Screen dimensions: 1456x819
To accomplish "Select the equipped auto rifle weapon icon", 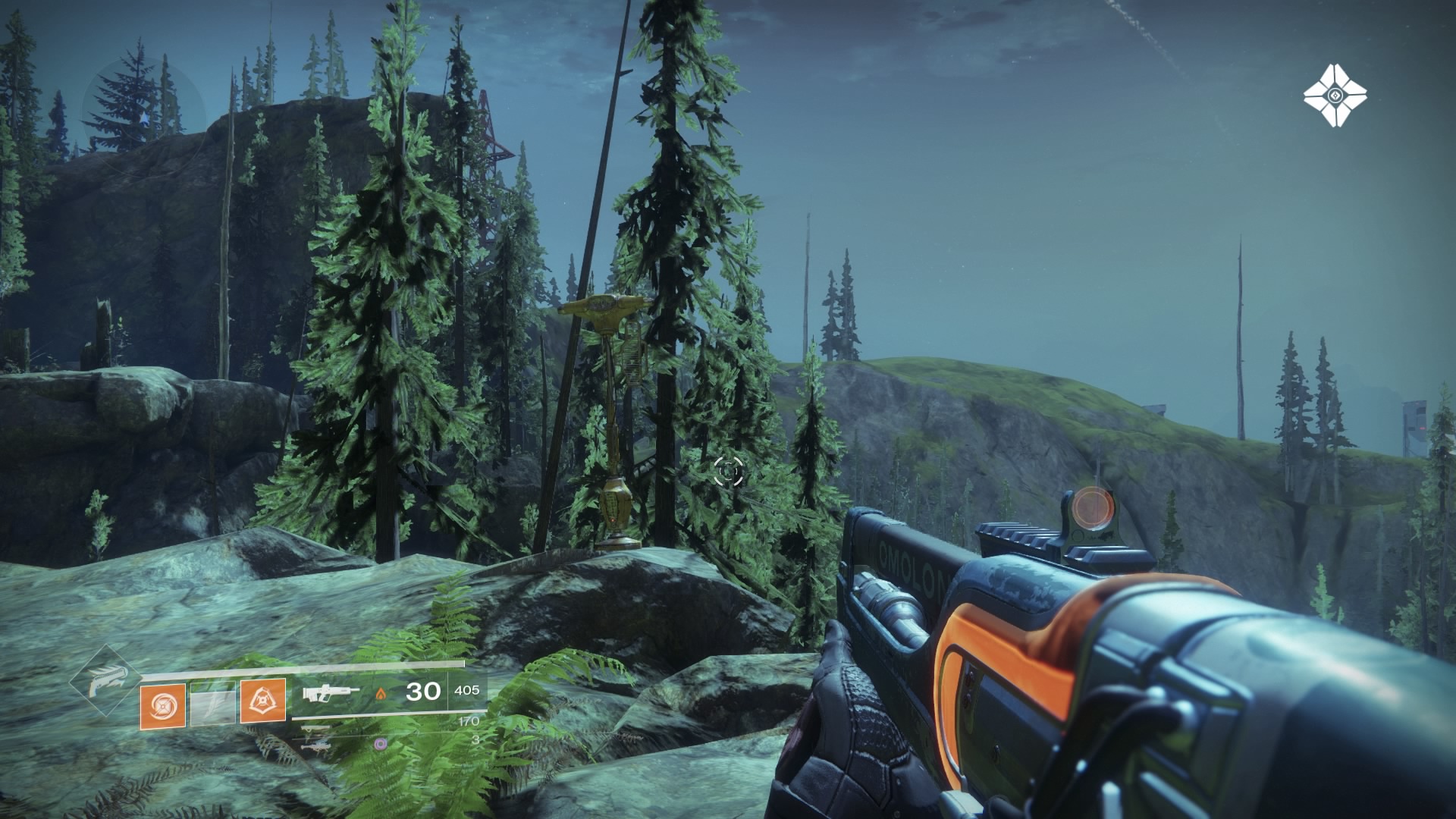I will pos(331,692).
